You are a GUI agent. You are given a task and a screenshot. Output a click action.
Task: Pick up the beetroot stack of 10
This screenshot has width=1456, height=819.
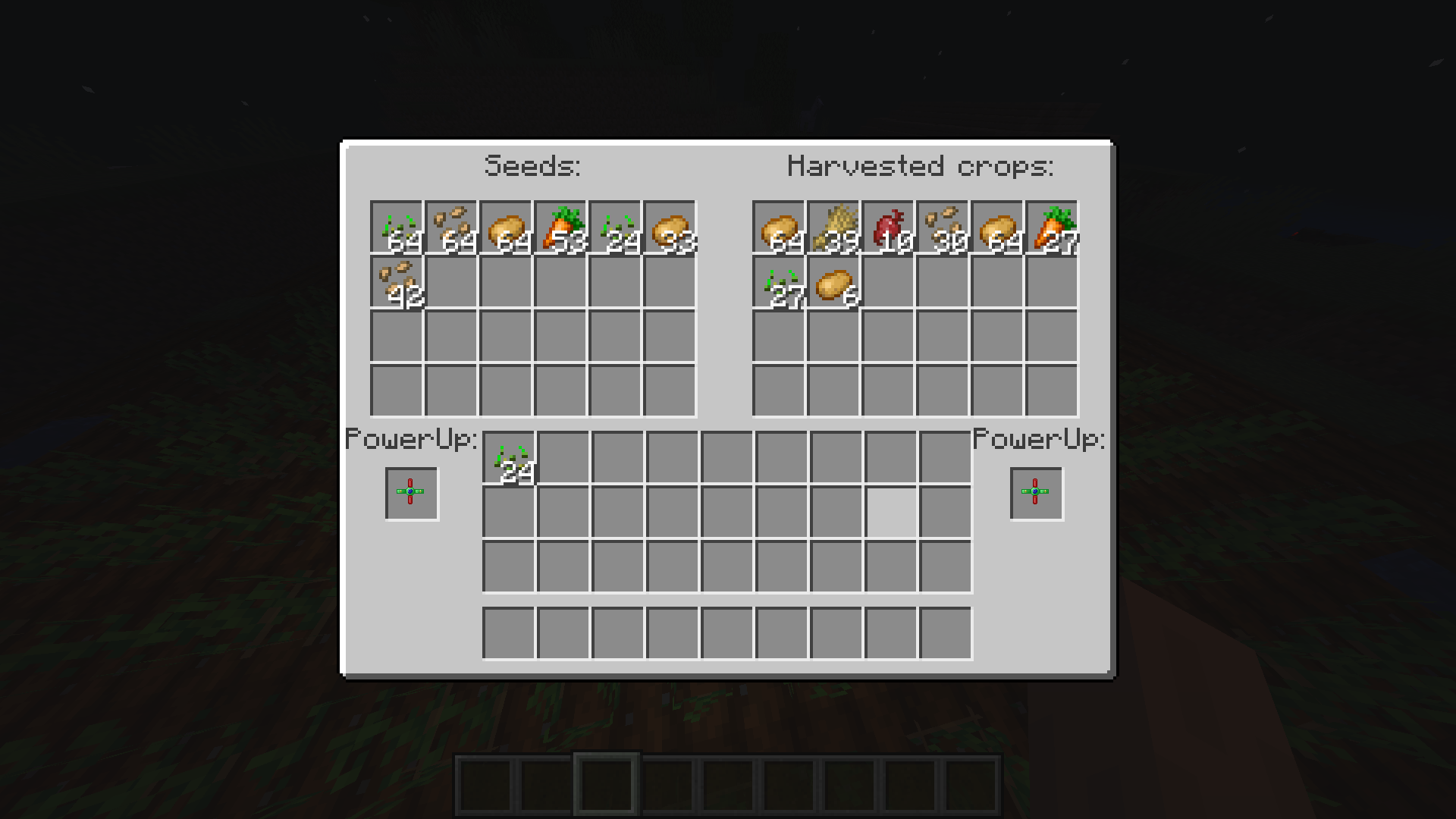[890, 227]
